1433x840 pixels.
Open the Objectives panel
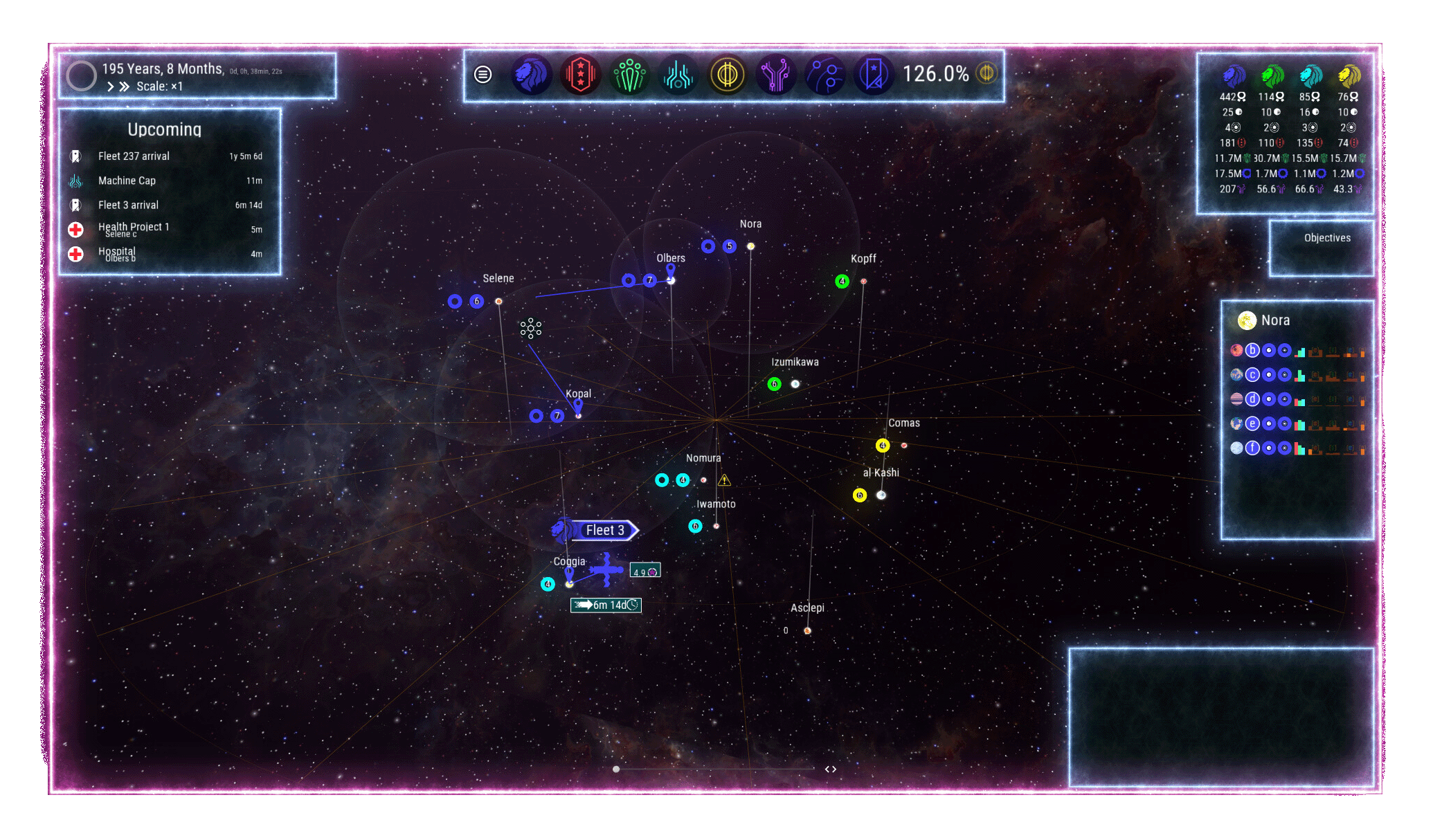point(1327,238)
